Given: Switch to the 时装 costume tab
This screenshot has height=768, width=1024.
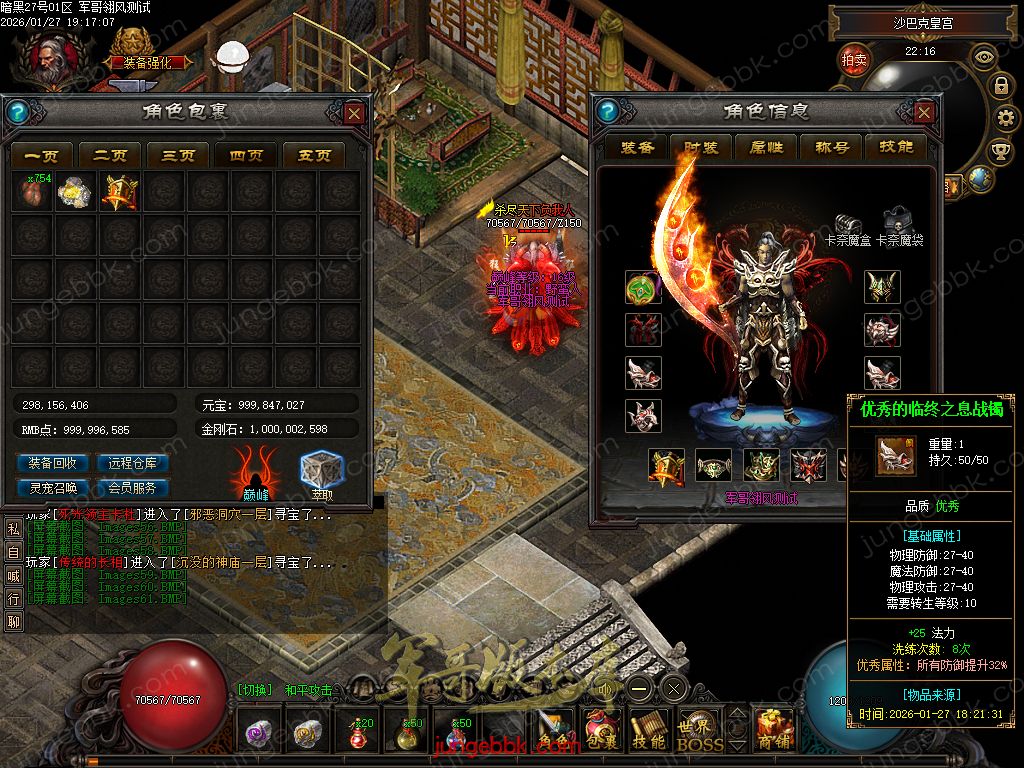Looking at the screenshot, I should click(x=702, y=147).
